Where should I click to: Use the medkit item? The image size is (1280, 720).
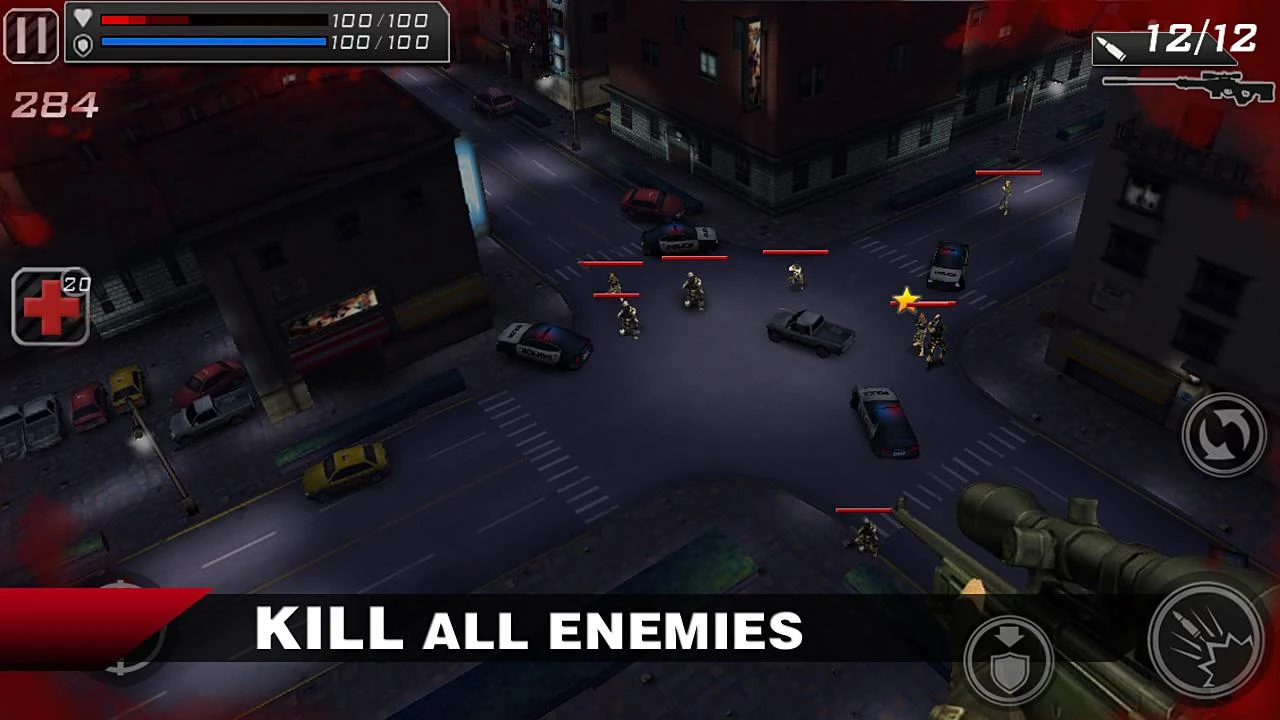tap(48, 305)
